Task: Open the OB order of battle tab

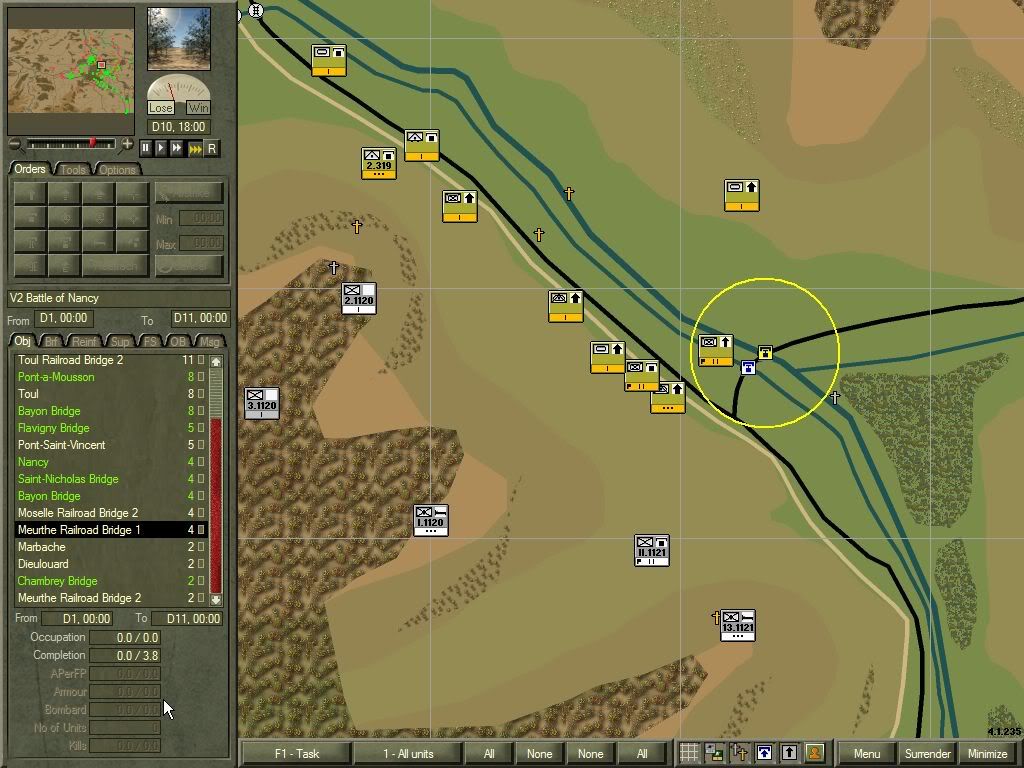Action: (178, 342)
